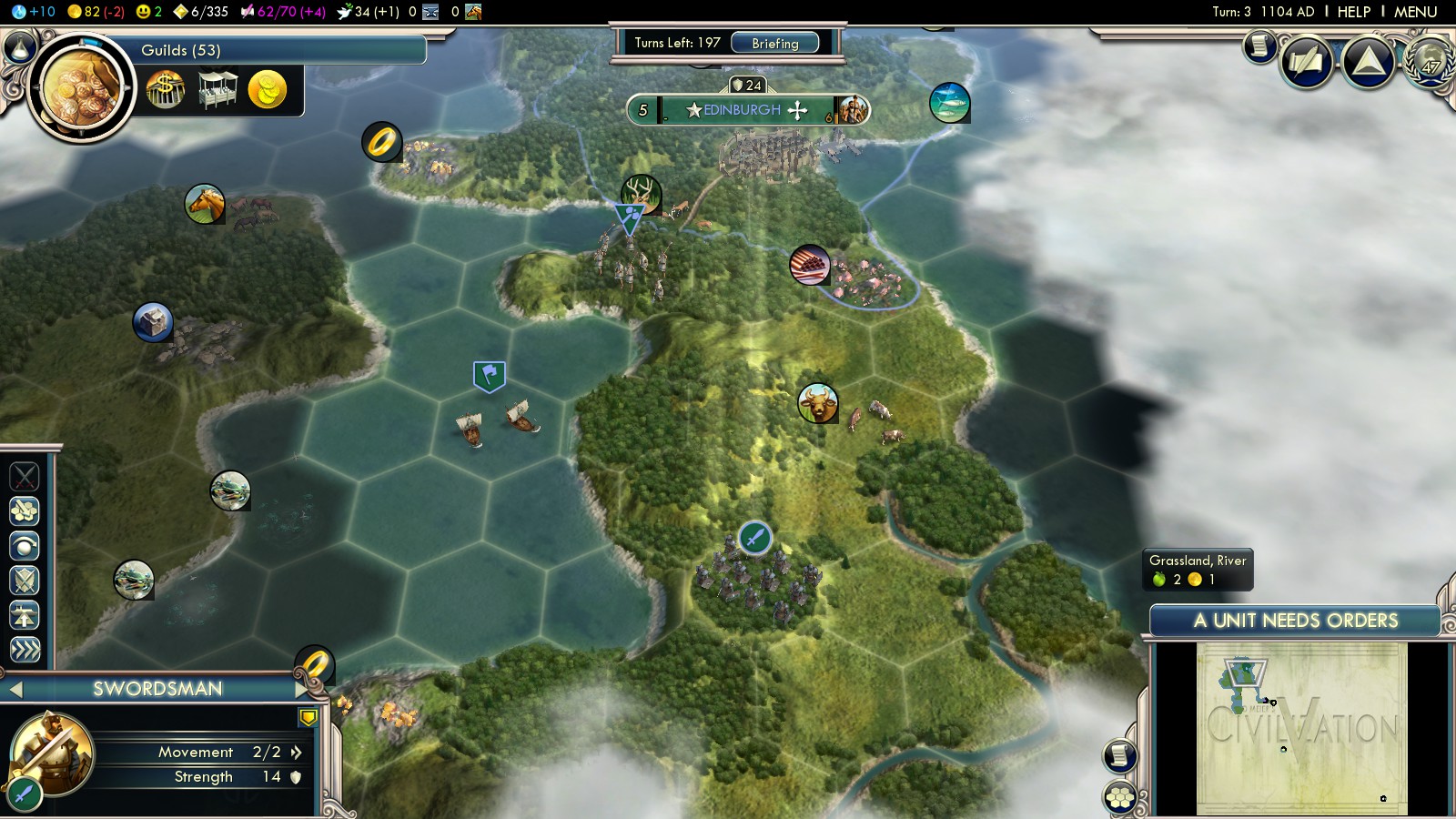This screenshot has width=1456, height=819.
Task: Click the minimap to move the camera
Action: (1301, 728)
